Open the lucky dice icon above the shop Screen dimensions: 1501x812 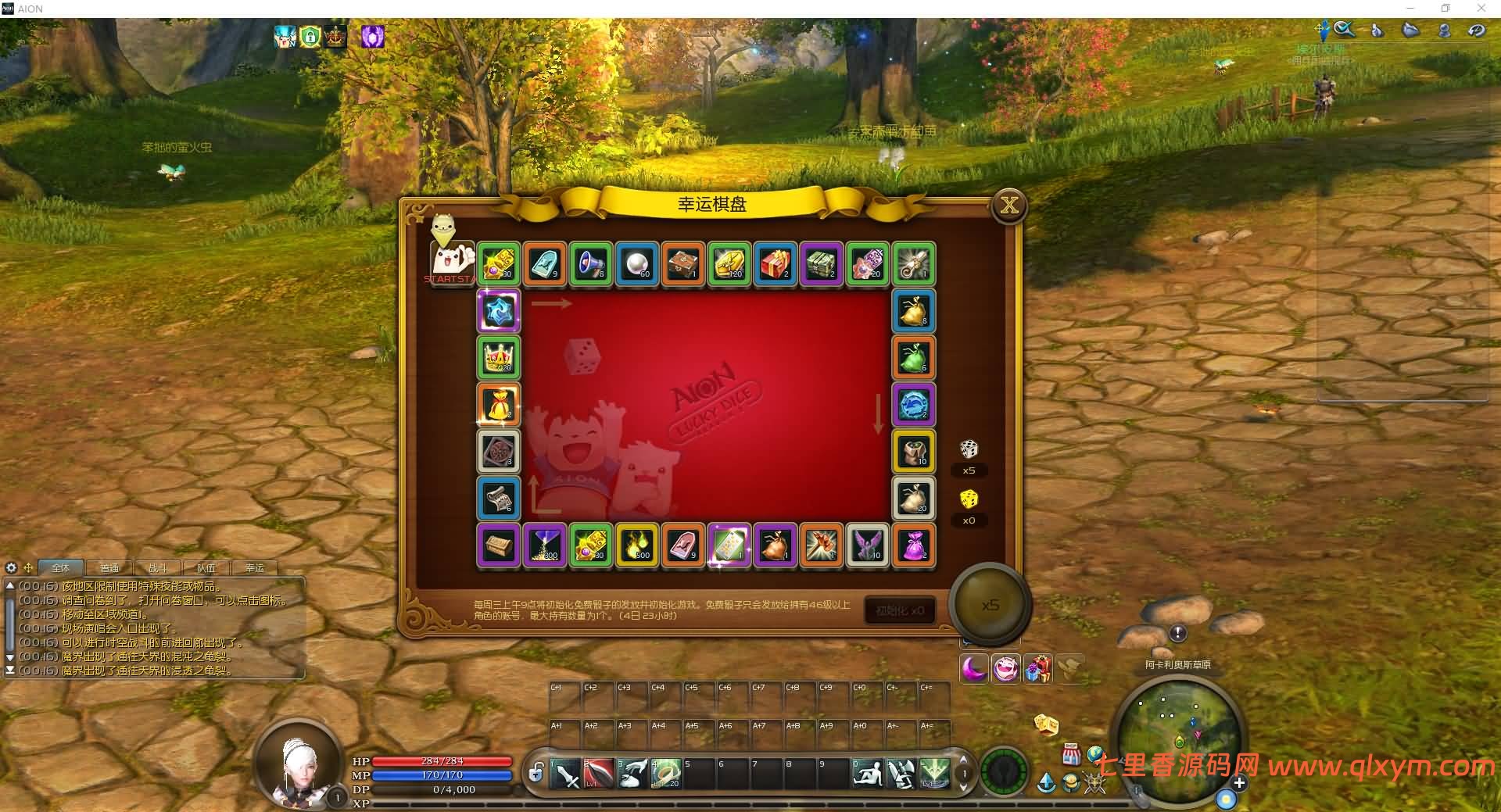(x=1046, y=724)
